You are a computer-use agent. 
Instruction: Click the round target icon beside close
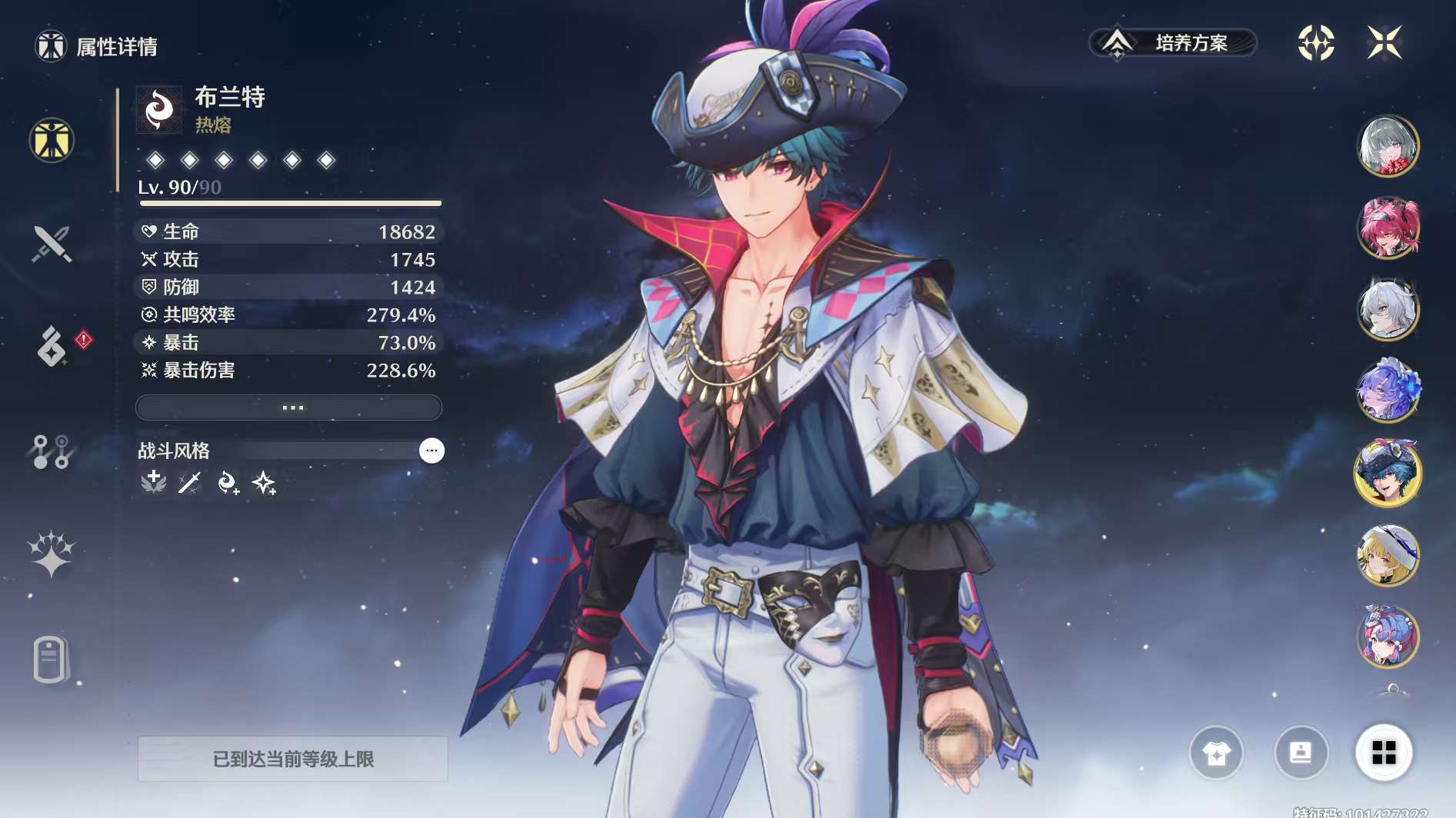[x=1316, y=42]
